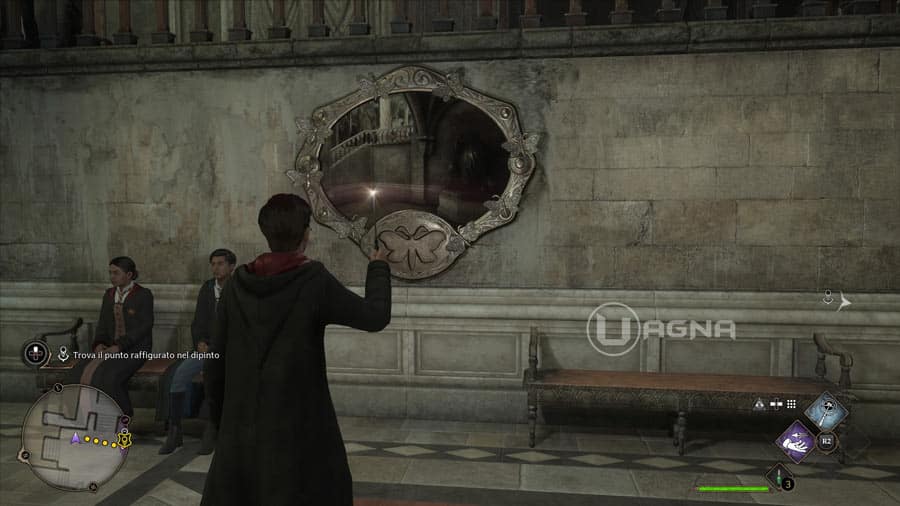The height and width of the screenshot is (506, 900).
Task: Click the purple player arrow on the minimap
Action: point(74,438)
